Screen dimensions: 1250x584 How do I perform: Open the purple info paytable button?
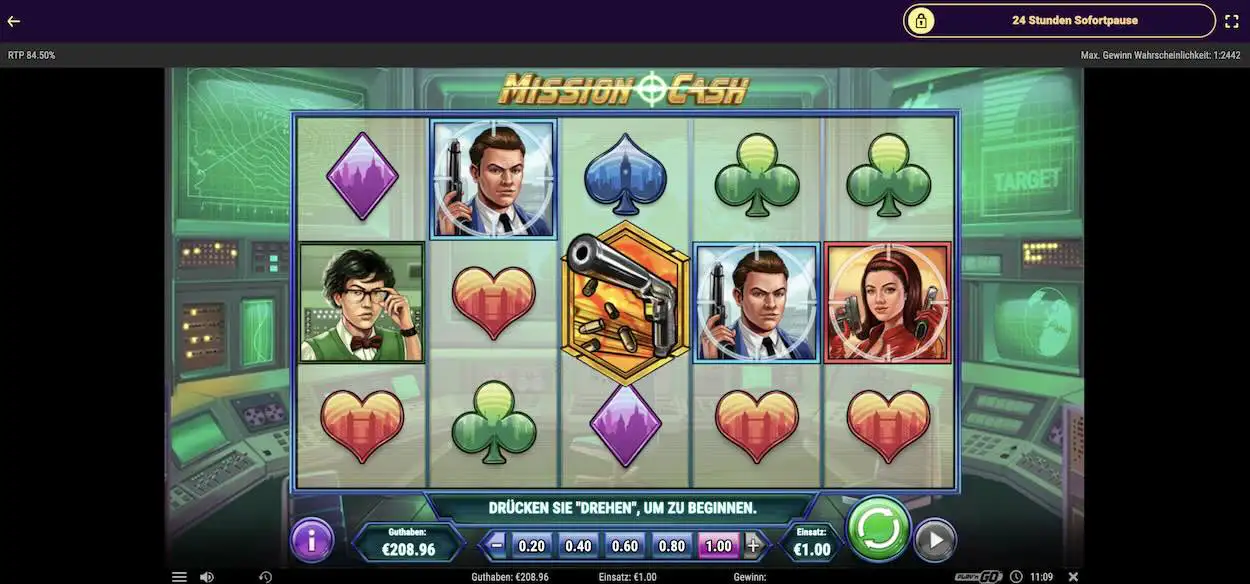[312, 541]
